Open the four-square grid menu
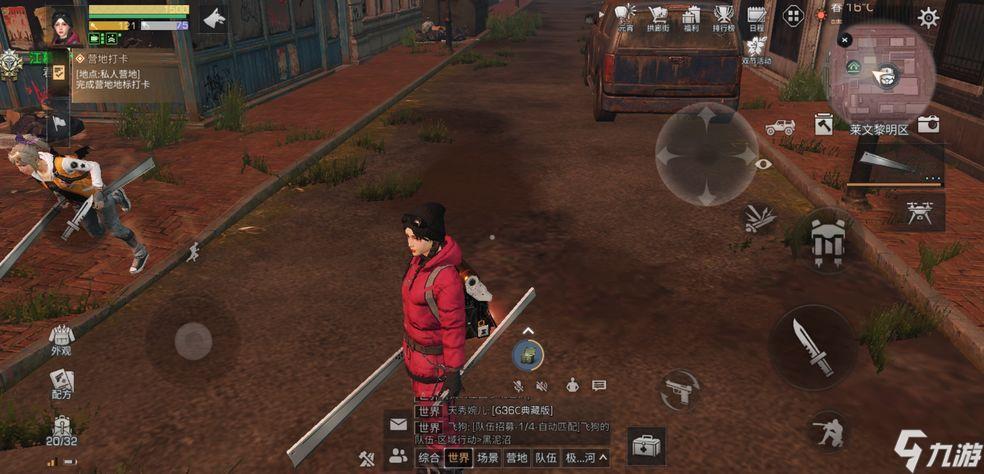The width and height of the screenshot is (984, 474). coord(793,16)
